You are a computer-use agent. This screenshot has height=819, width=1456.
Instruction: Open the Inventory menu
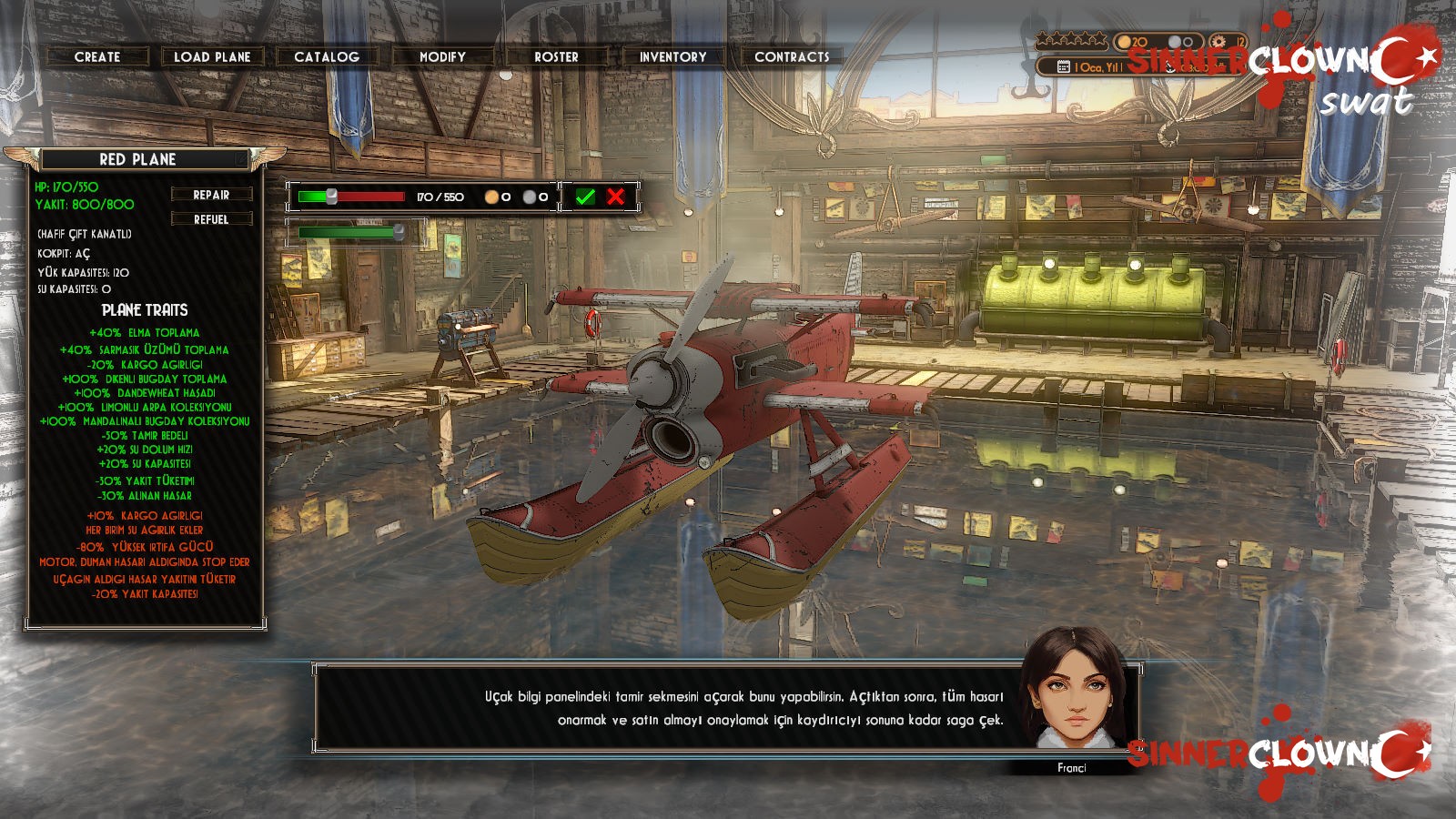[672, 56]
